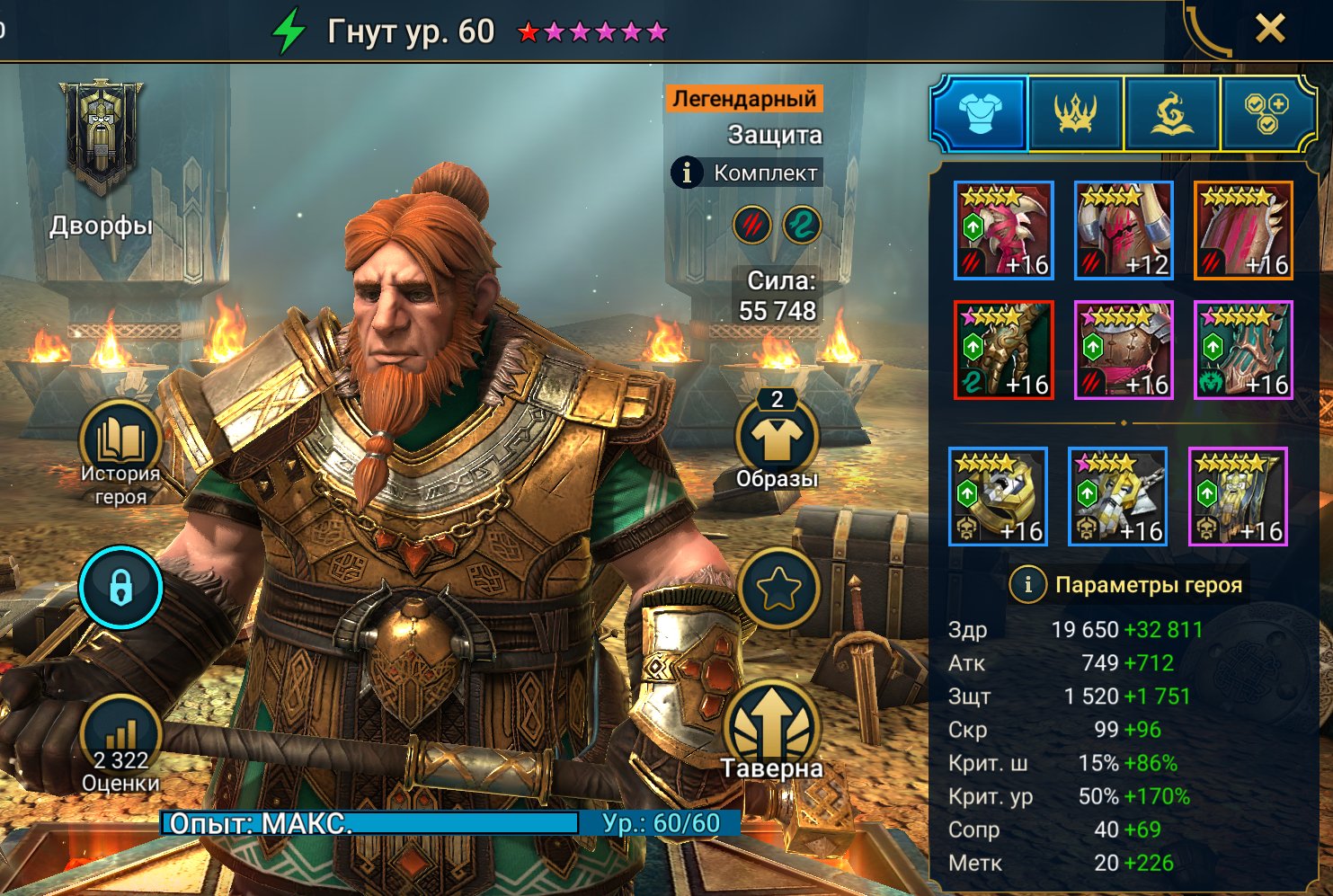Click the star favorite button
1333x896 pixels.
(x=778, y=590)
